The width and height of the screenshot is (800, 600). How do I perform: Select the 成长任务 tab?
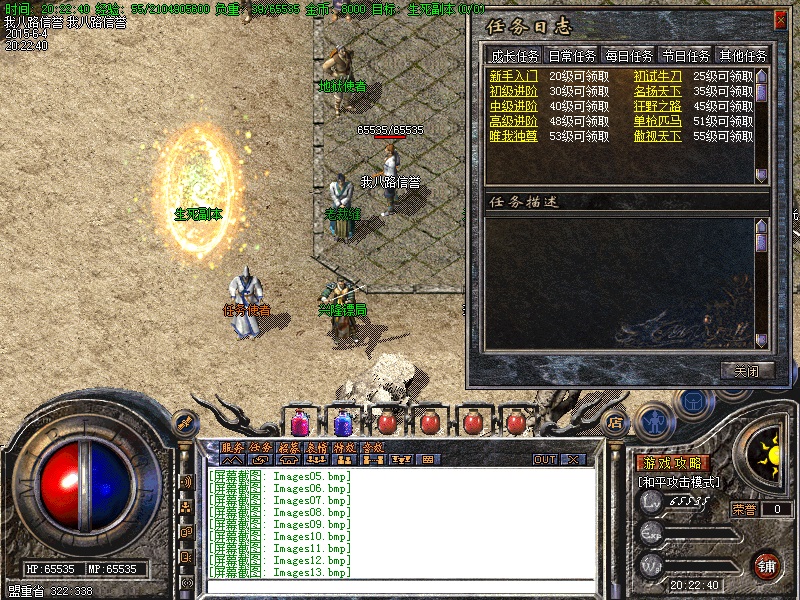pos(514,56)
